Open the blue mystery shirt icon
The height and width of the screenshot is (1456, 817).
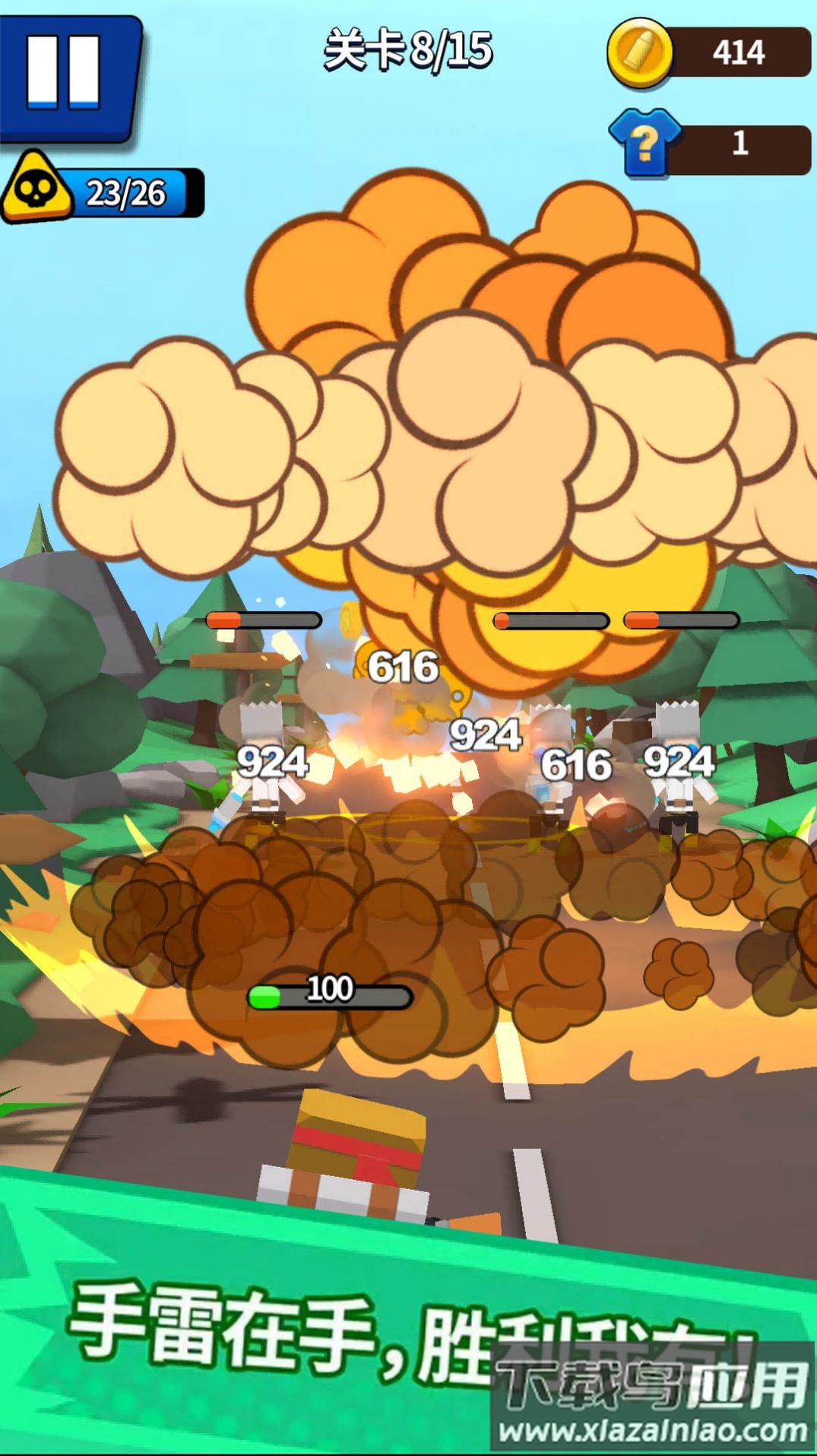click(x=645, y=142)
